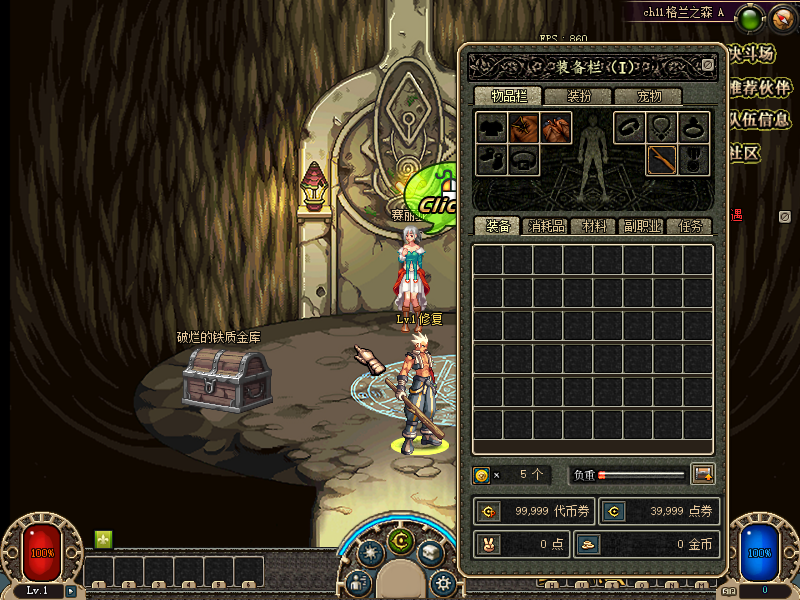Show the 消耗品 consumables category
800x600 pixels.
tap(546, 226)
